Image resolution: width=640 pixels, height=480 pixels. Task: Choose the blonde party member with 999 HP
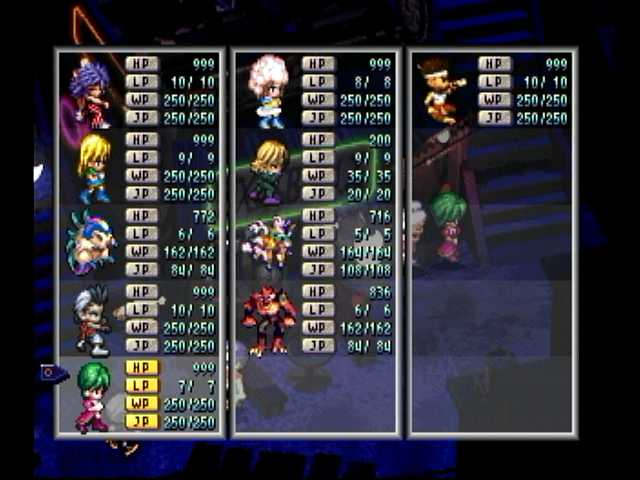click(94, 167)
